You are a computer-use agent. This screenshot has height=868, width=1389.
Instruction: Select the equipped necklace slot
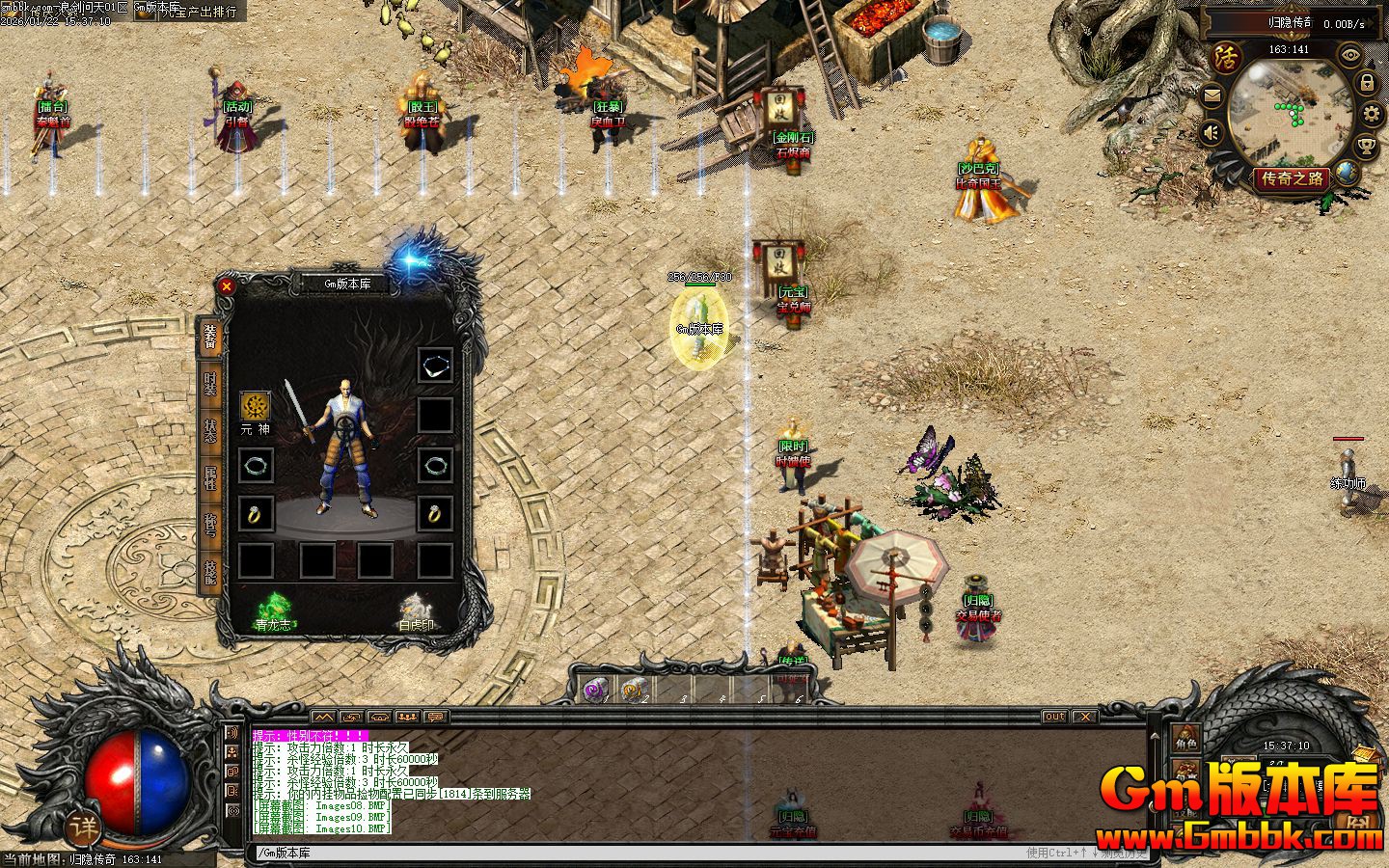(x=435, y=366)
